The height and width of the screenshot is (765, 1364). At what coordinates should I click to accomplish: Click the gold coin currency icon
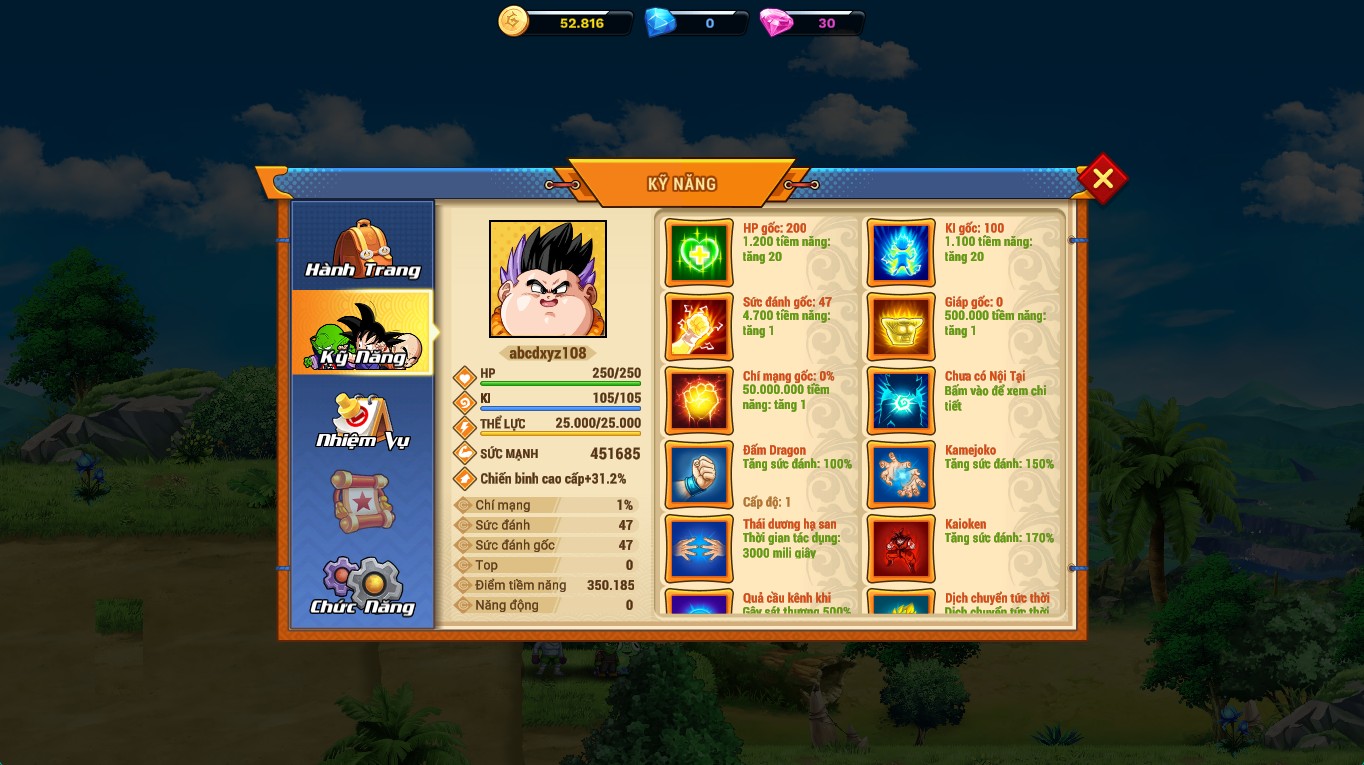[513, 22]
